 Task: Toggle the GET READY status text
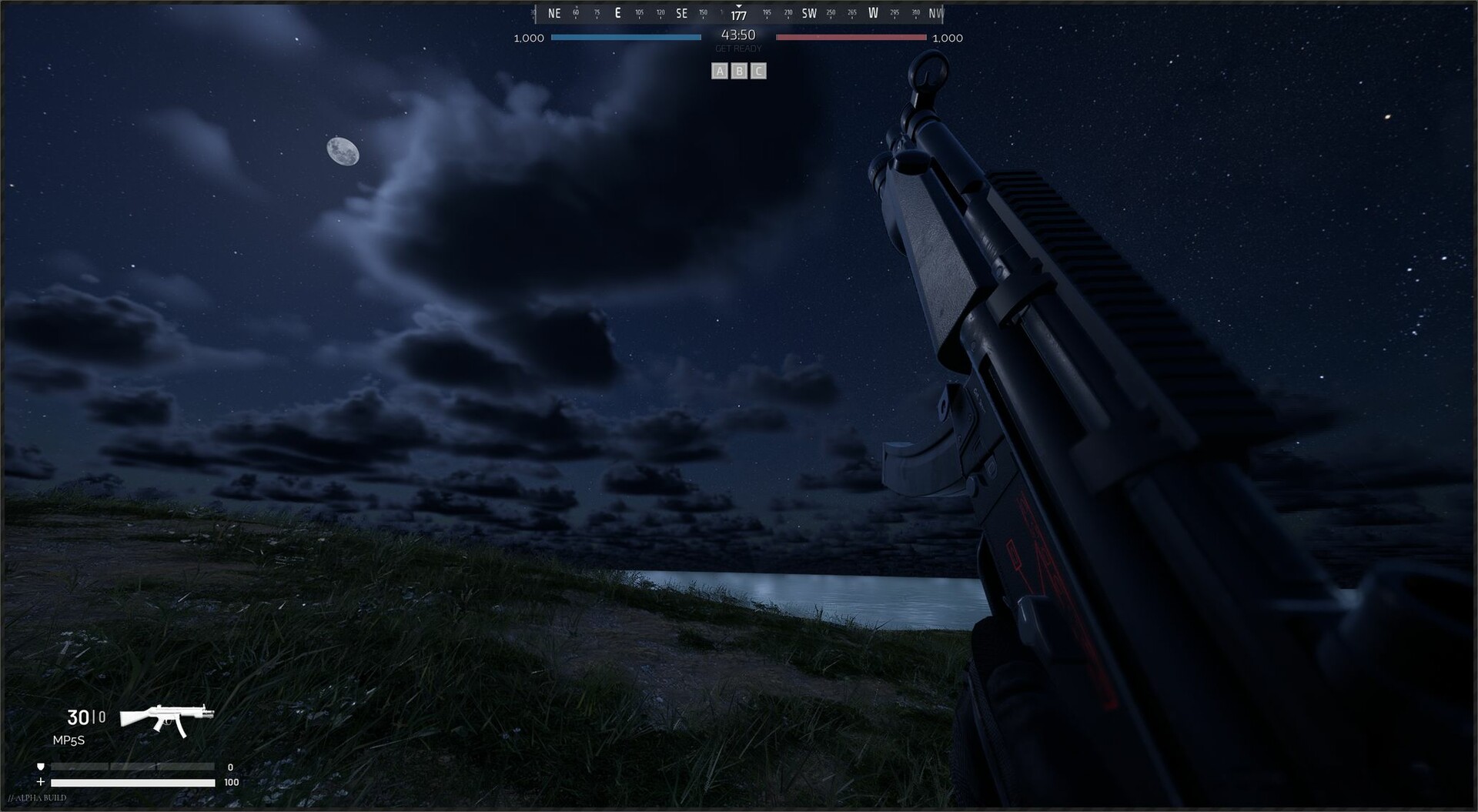tap(738, 48)
